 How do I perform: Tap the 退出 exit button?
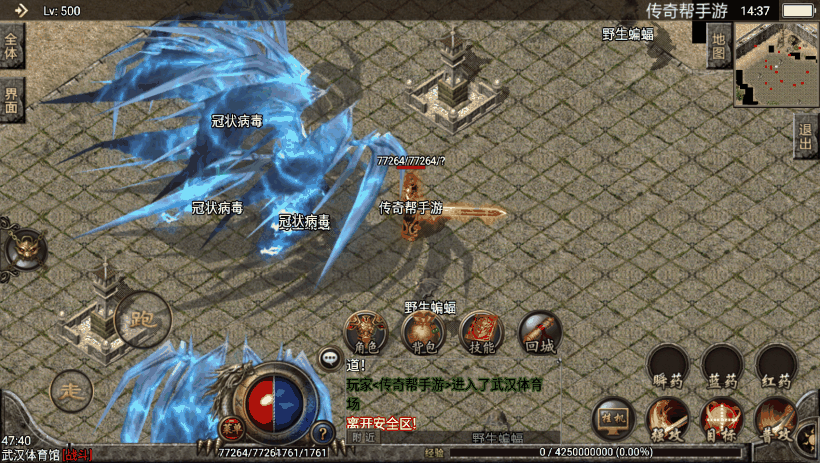click(806, 137)
